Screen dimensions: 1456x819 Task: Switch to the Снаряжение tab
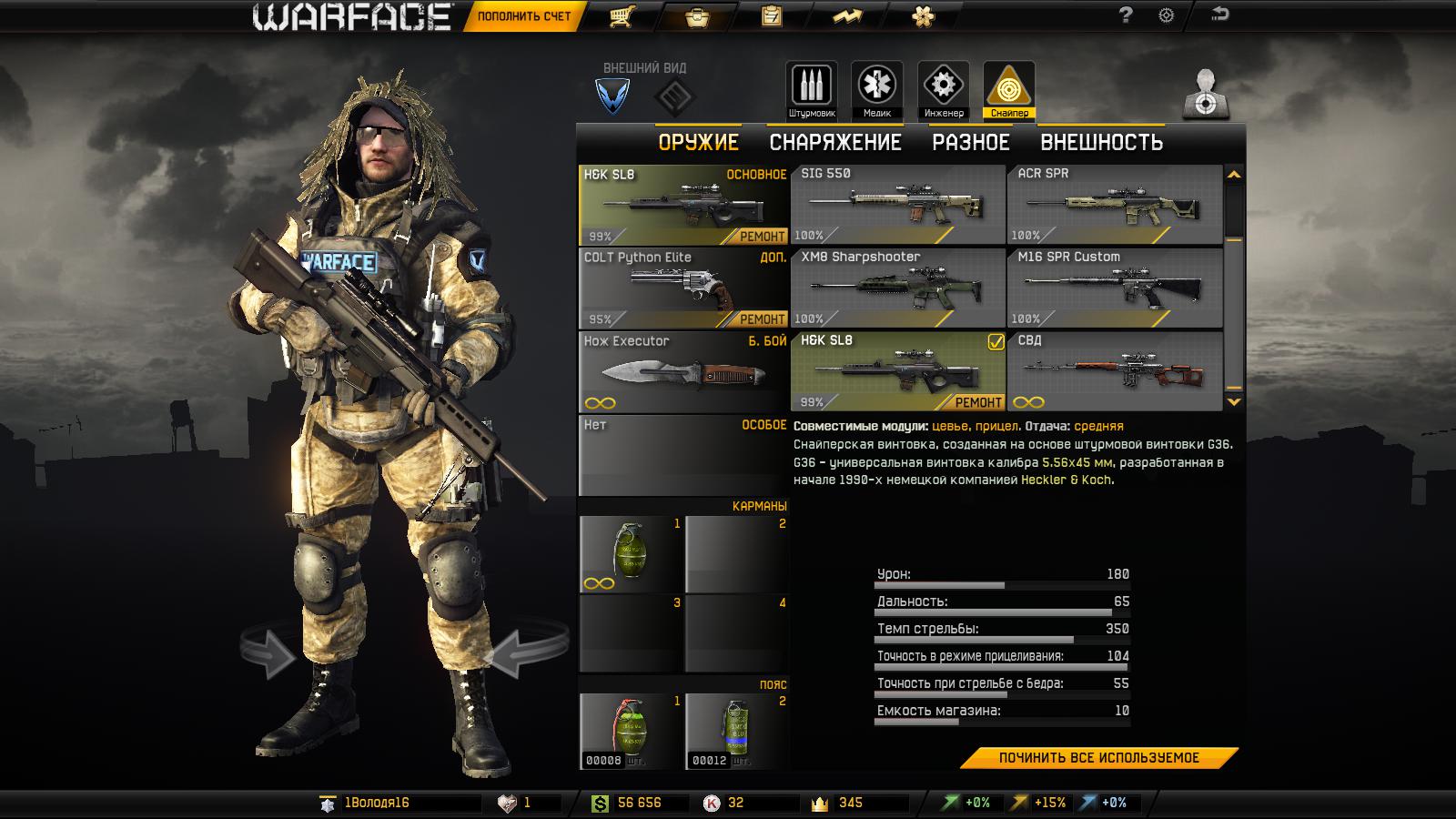click(x=834, y=143)
